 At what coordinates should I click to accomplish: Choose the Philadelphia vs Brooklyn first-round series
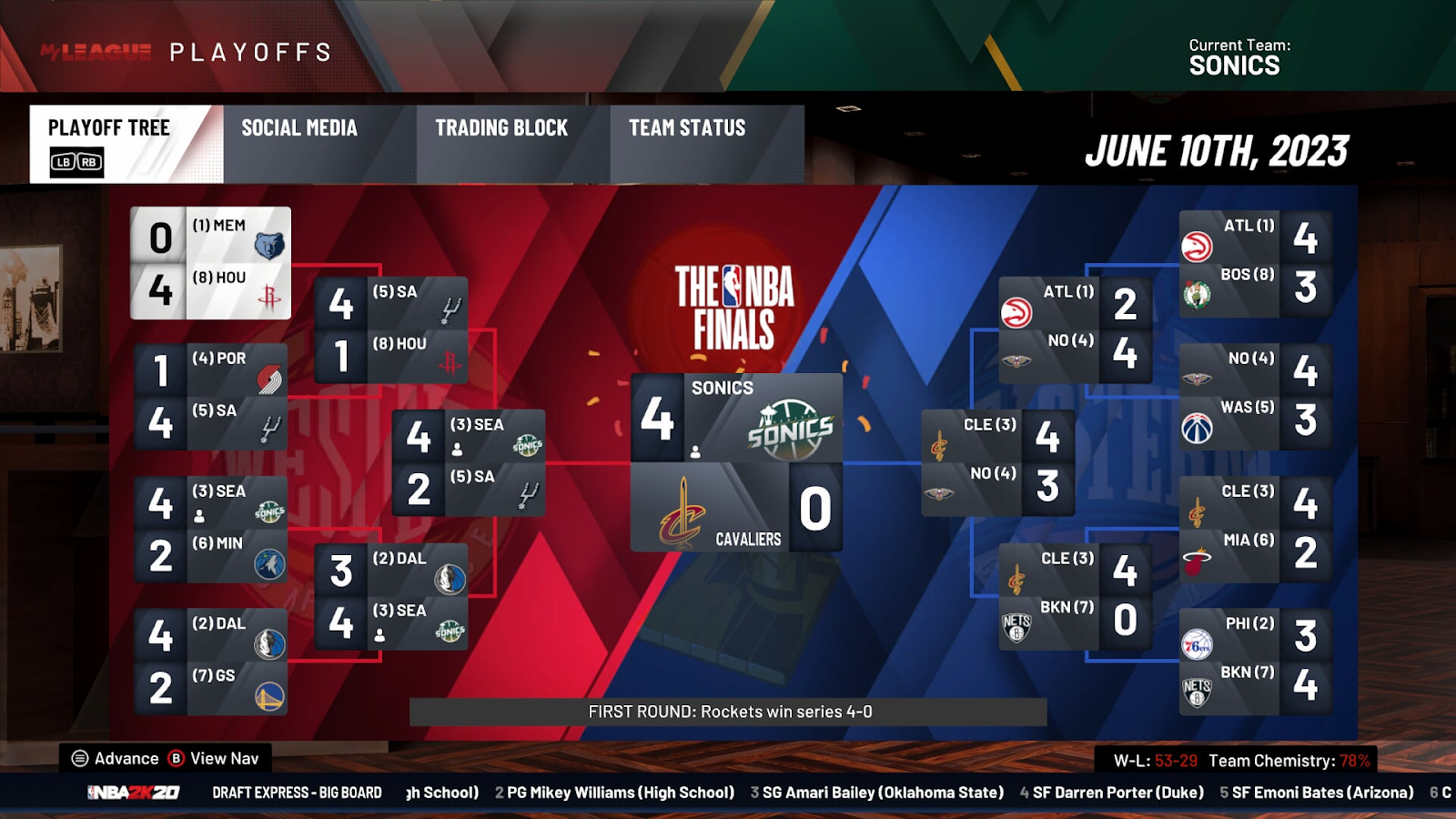(1256, 662)
